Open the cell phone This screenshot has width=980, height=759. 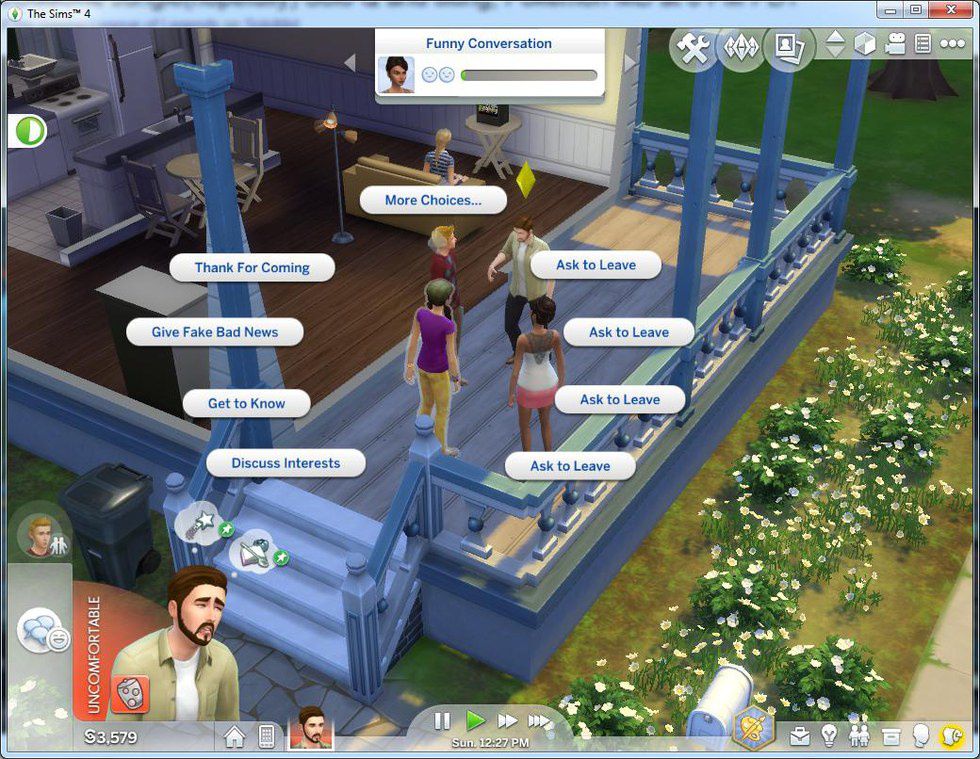pyautogui.click(x=266, y=738)
